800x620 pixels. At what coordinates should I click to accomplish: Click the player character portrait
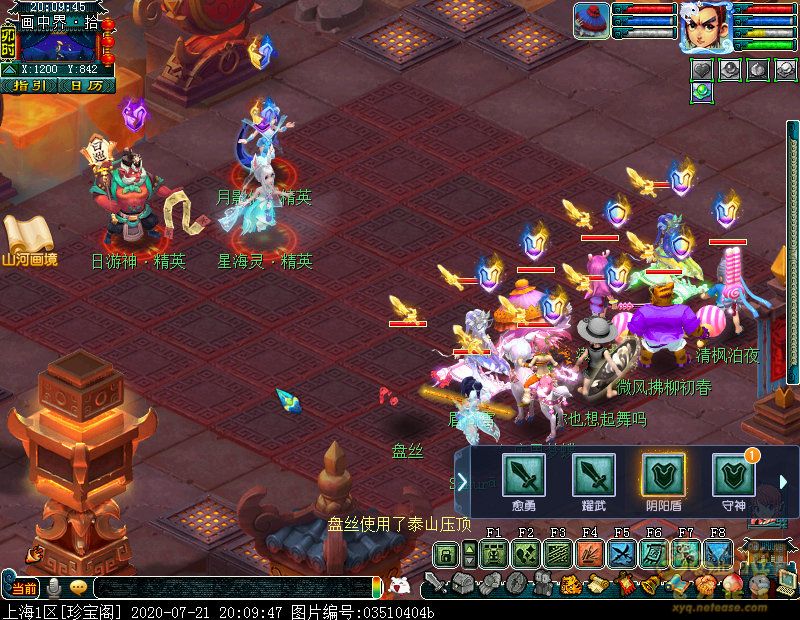(x=704, y=27)
